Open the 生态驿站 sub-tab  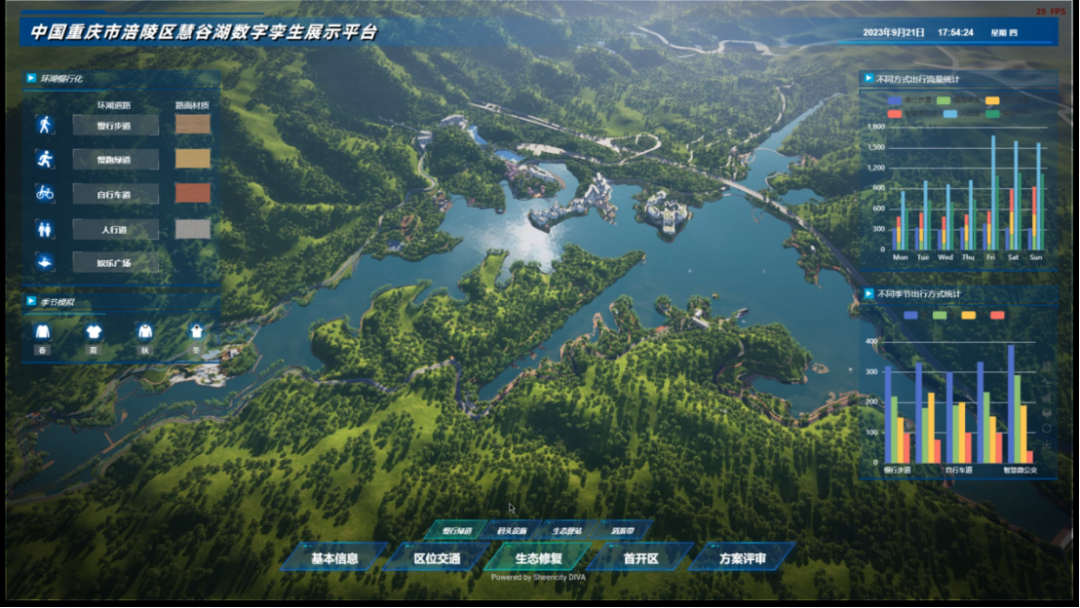(566, 531)
